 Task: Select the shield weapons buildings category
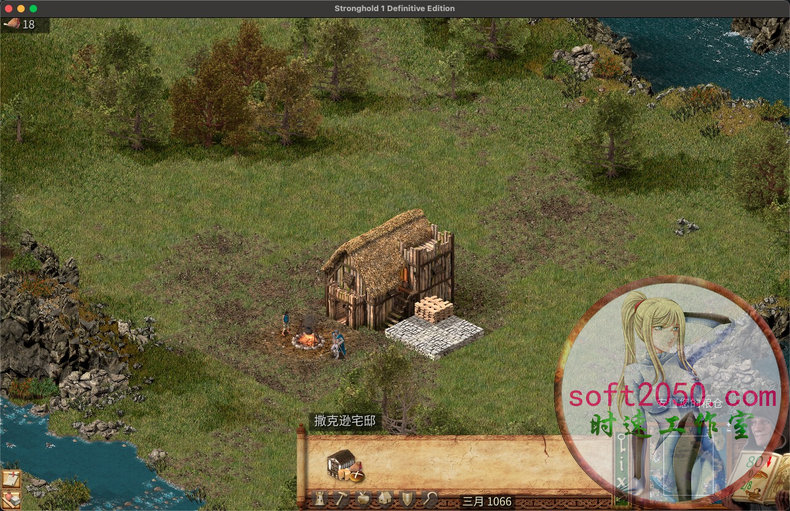coord(407,499)
